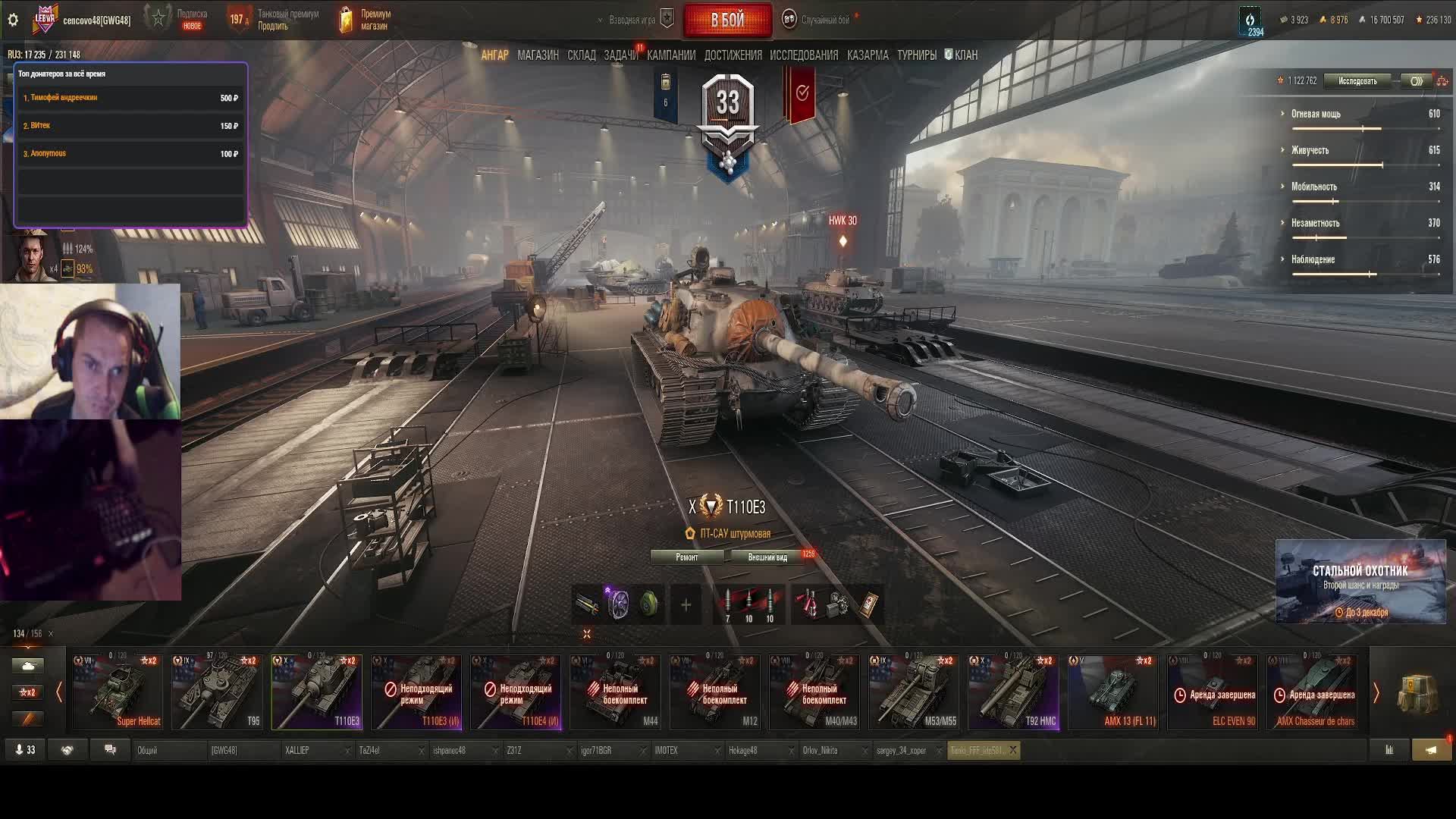Select the T92 HMC artillery tile
Screen dimensions: 1456x819
[1013, 692]
